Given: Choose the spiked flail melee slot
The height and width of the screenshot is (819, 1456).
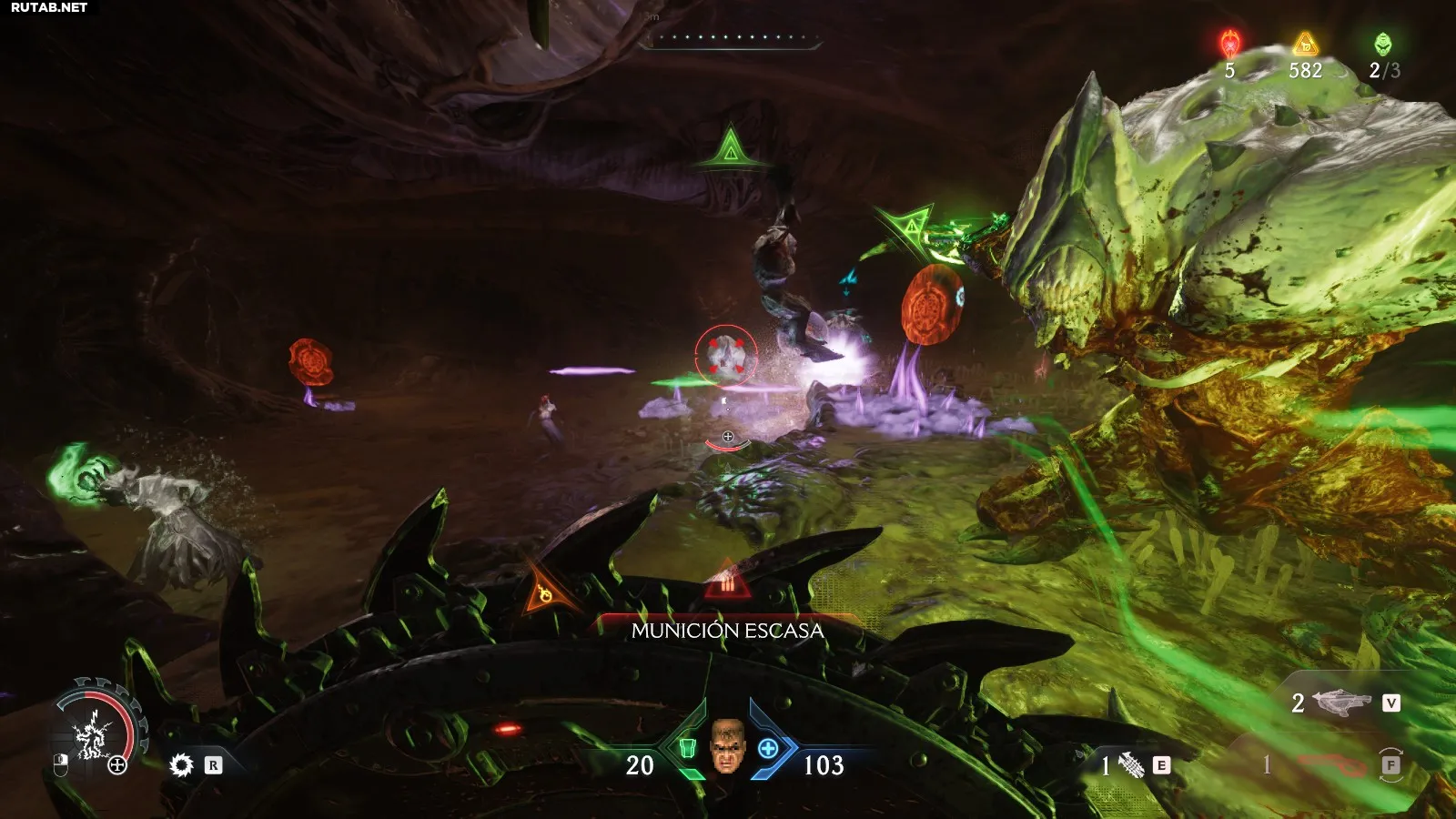Looking at the screenshot, I should [x=1131, y=765].
